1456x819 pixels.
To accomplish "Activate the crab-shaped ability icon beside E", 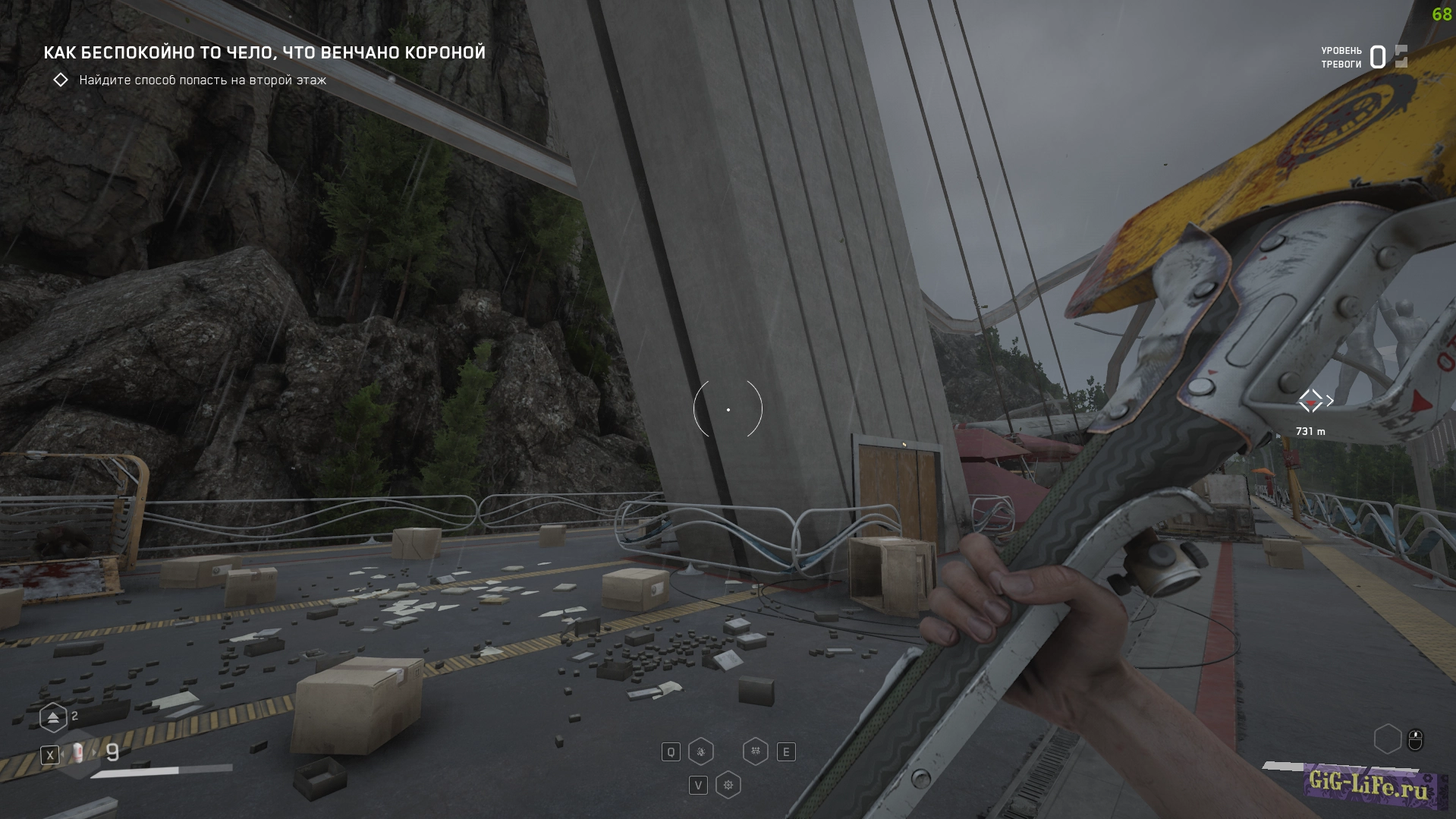I will coord(755,751).
